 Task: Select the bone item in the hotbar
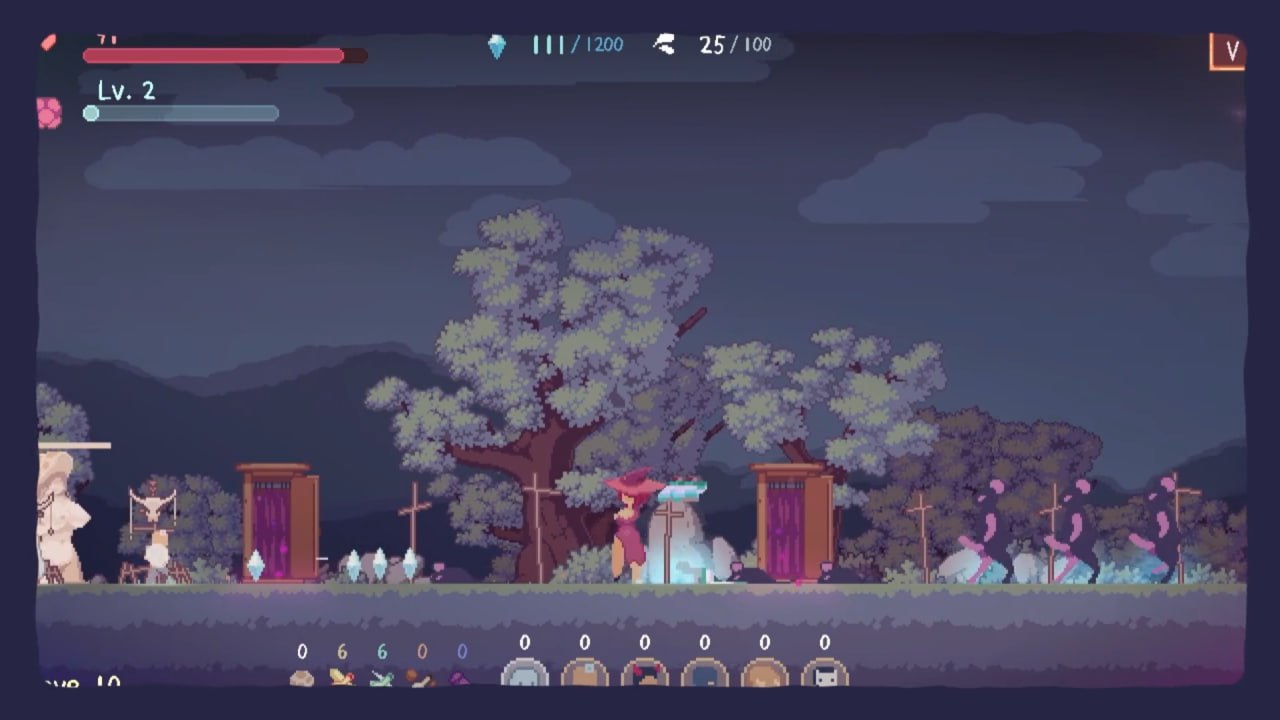pos(420,680)
